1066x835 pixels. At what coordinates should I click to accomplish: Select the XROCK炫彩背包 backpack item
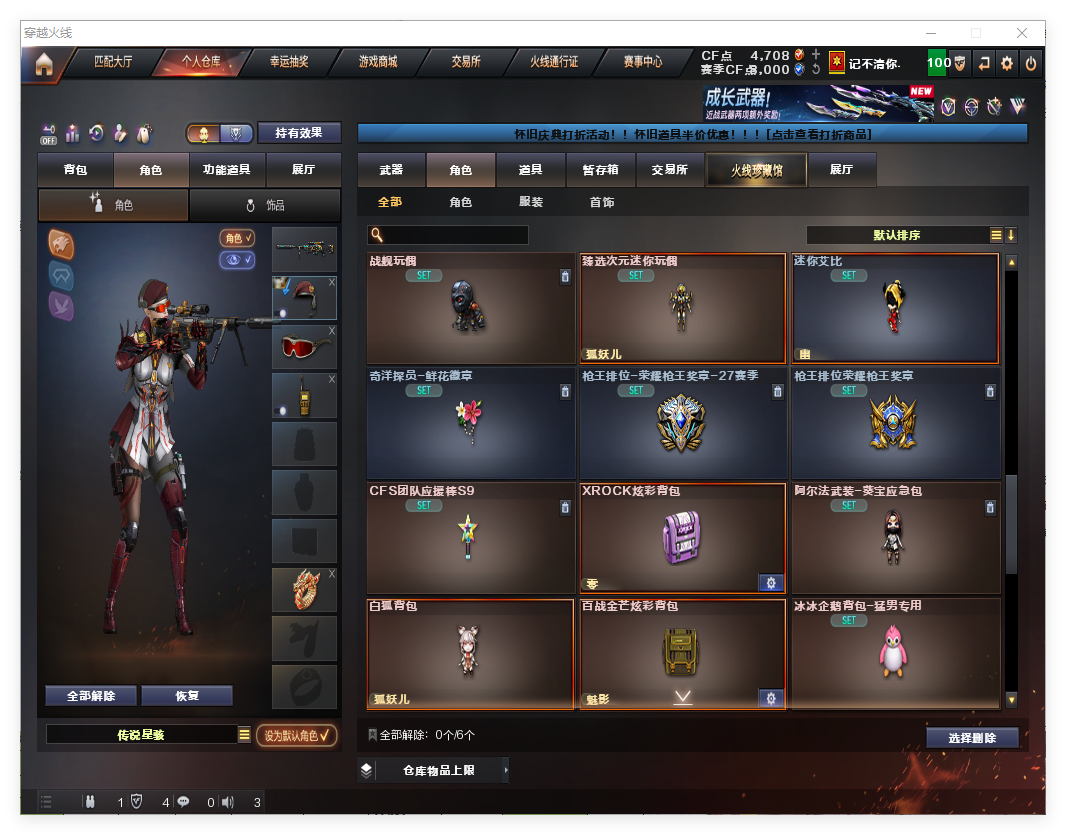tap(682, 538)
